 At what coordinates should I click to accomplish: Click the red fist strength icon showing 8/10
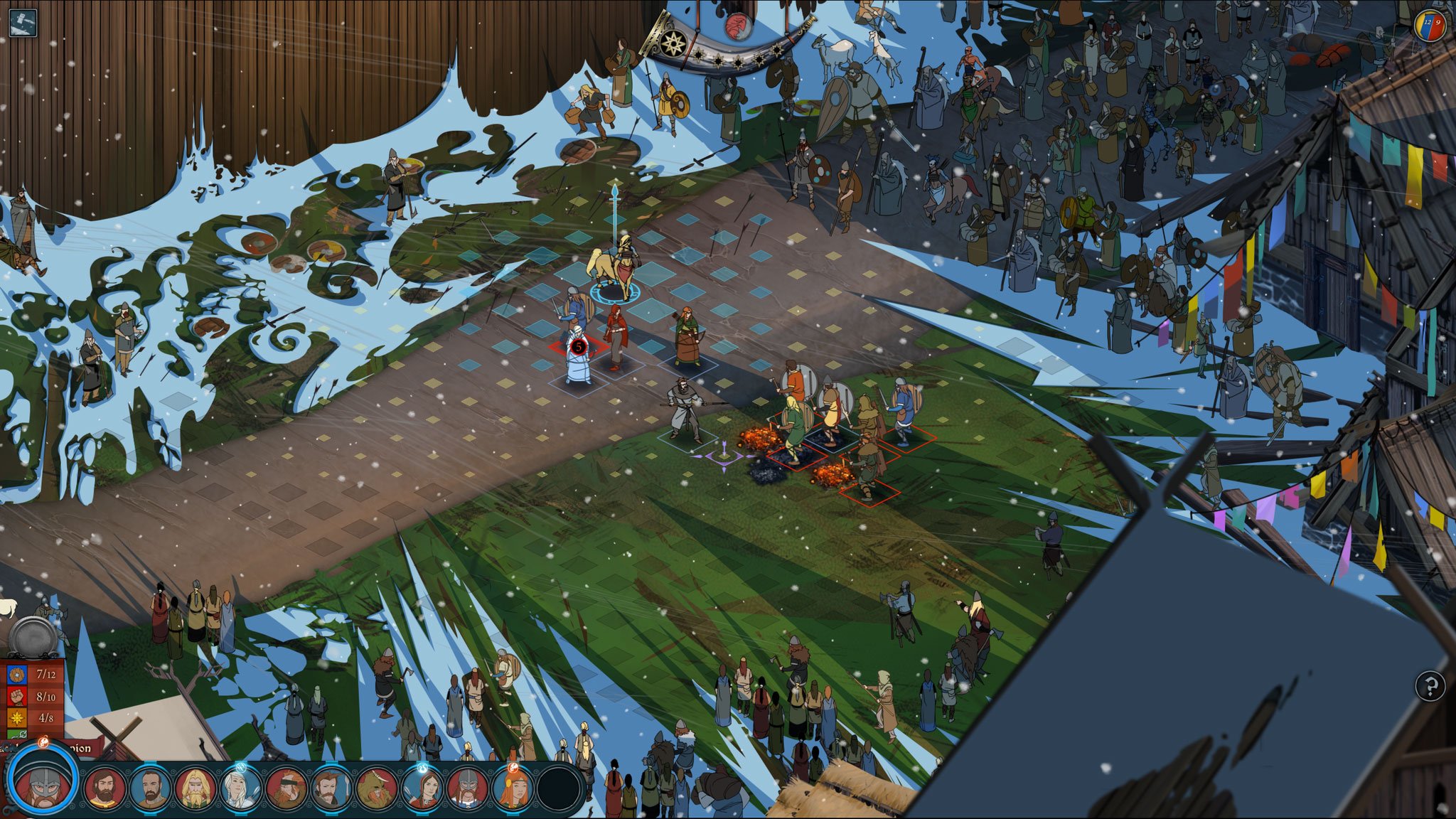(16, 696)
